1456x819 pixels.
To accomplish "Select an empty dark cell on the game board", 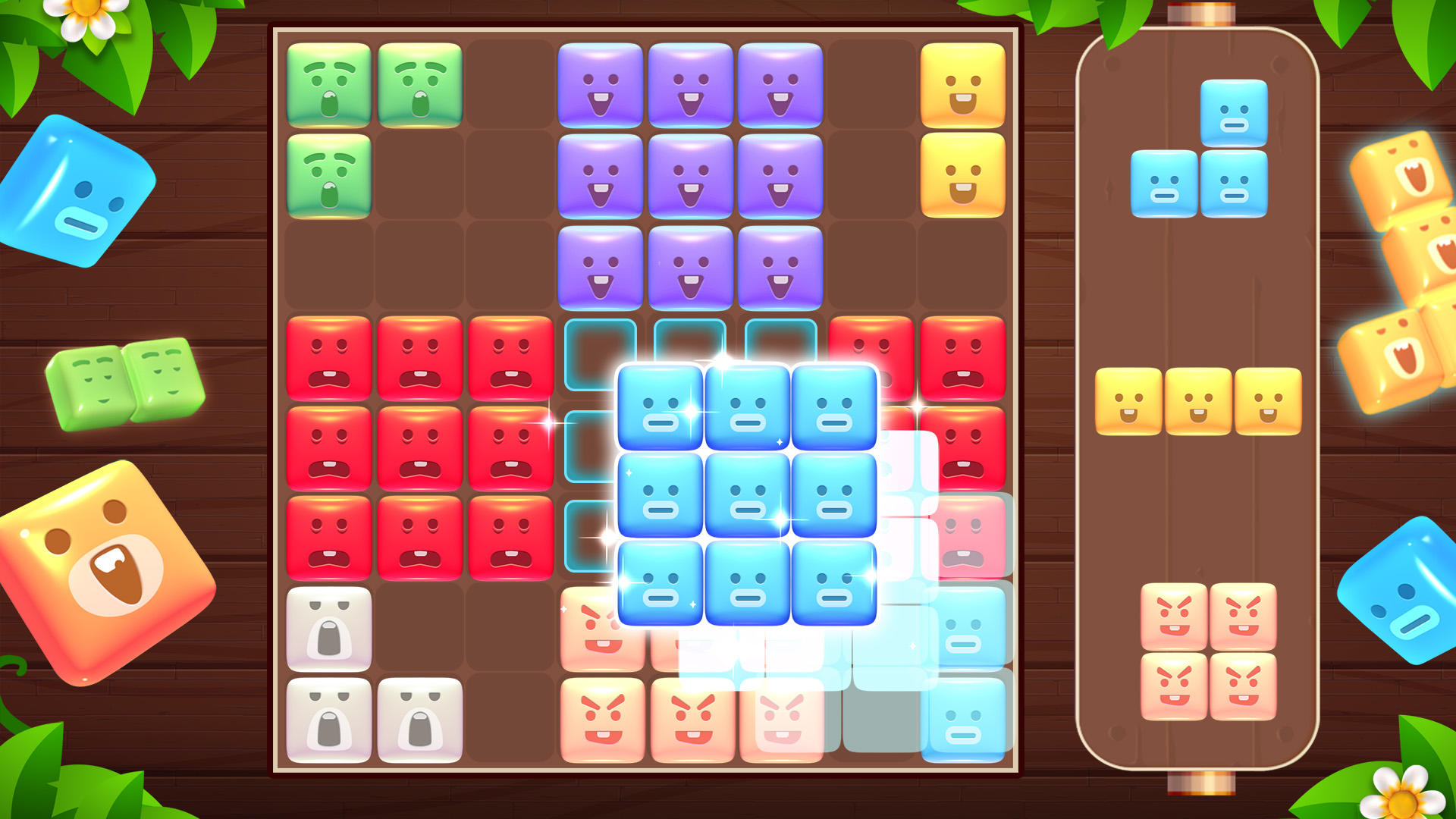I will coord(421,265).
